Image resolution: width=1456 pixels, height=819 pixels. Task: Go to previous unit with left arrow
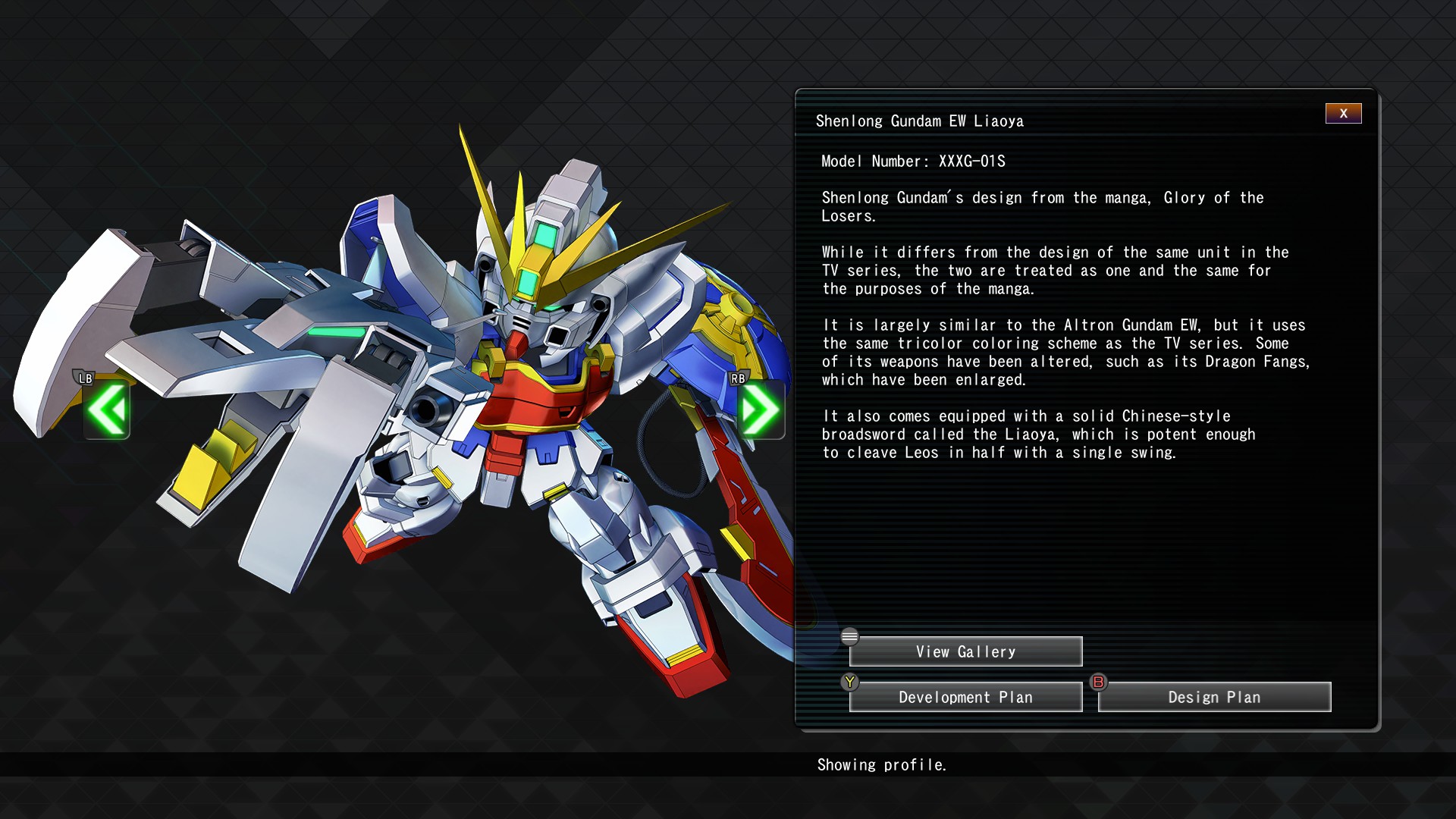click(107, 410)
